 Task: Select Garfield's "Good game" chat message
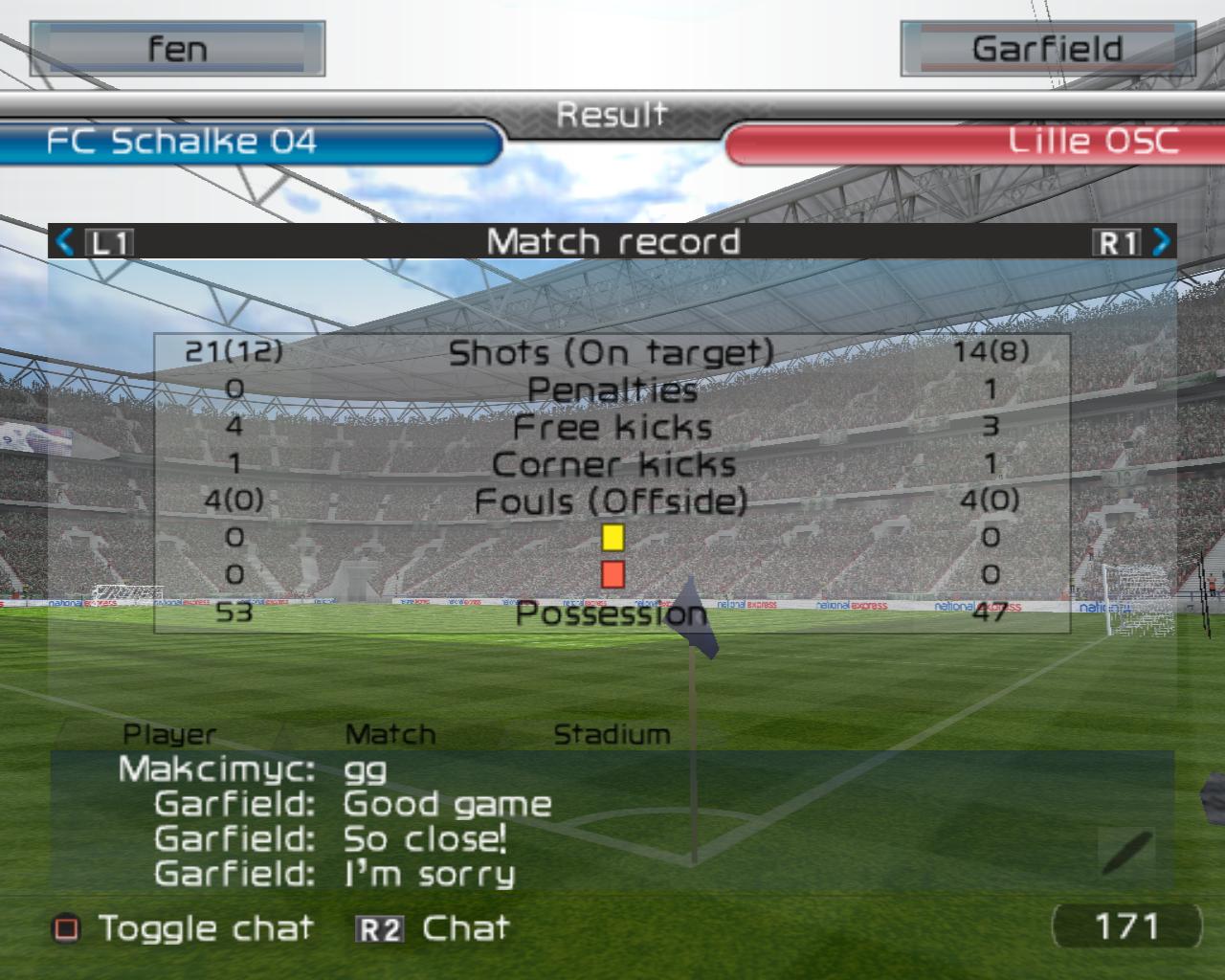(x=447, y=805)
